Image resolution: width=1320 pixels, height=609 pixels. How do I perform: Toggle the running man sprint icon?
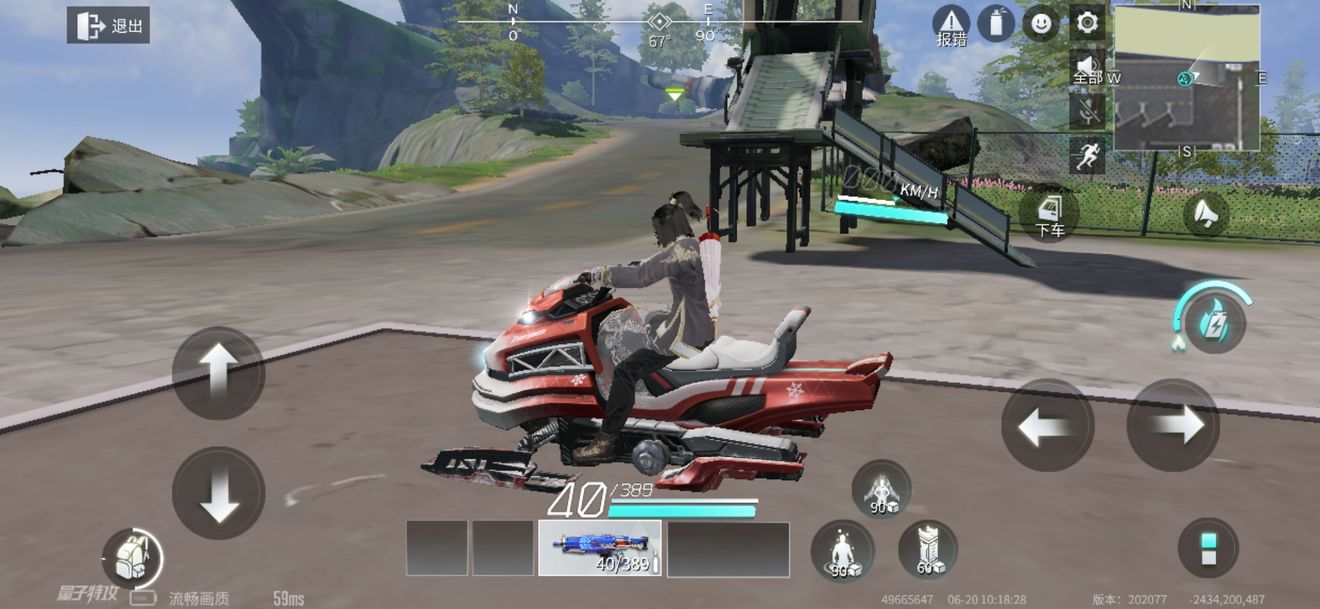1087,155
